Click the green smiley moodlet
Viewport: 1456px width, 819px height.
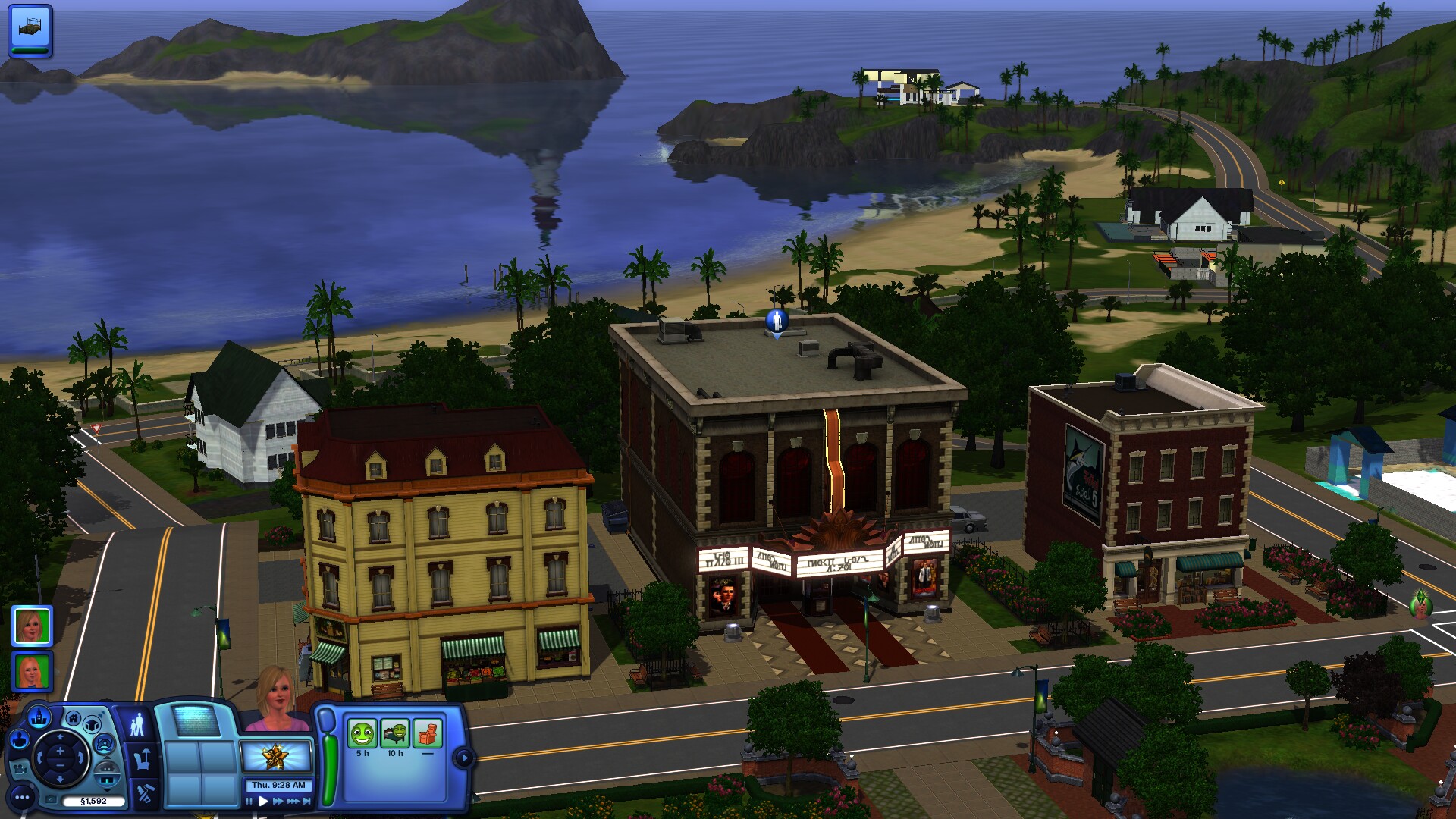[362, 734]
